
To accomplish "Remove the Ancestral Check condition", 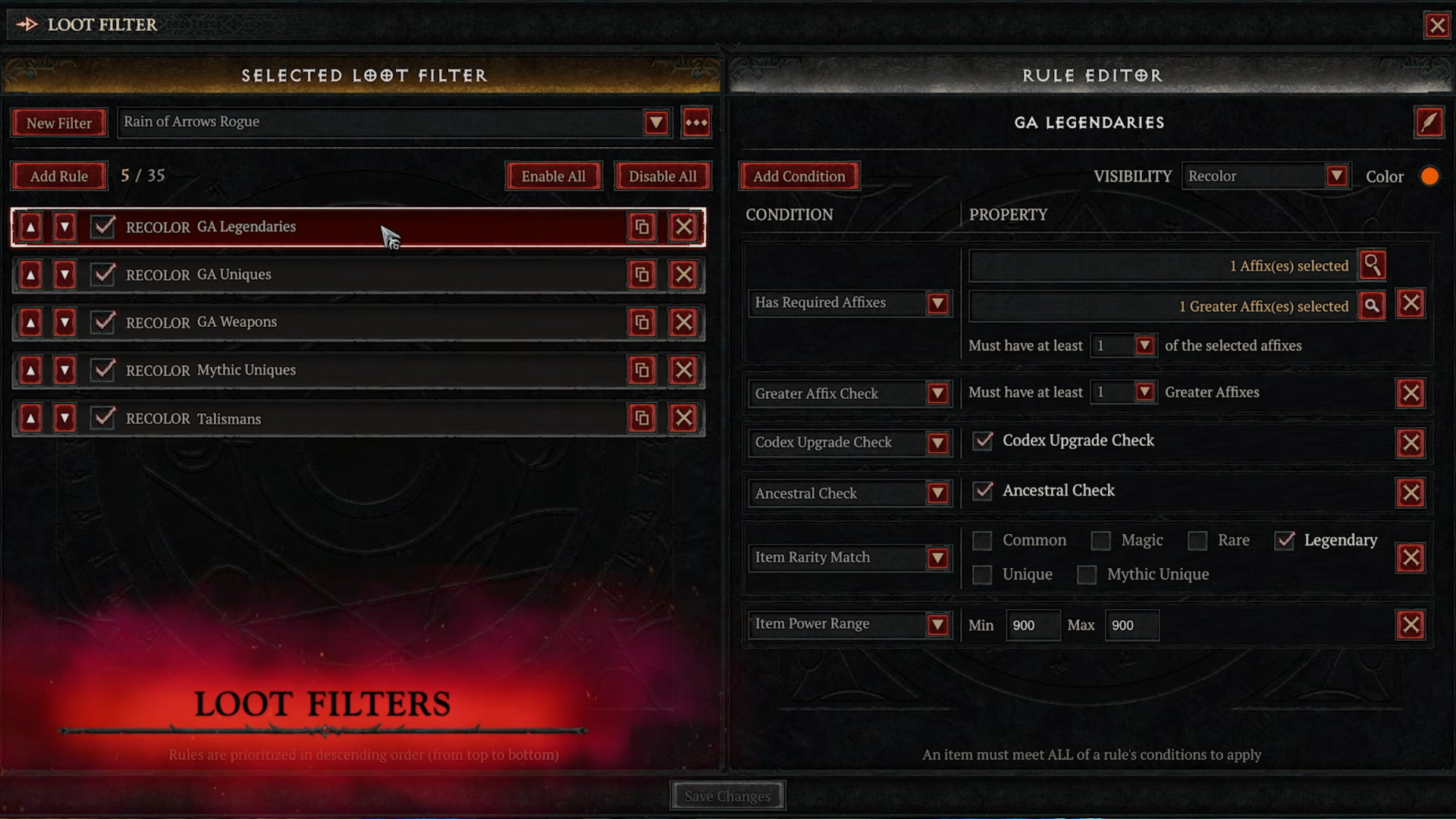I will pos(1410,492).
